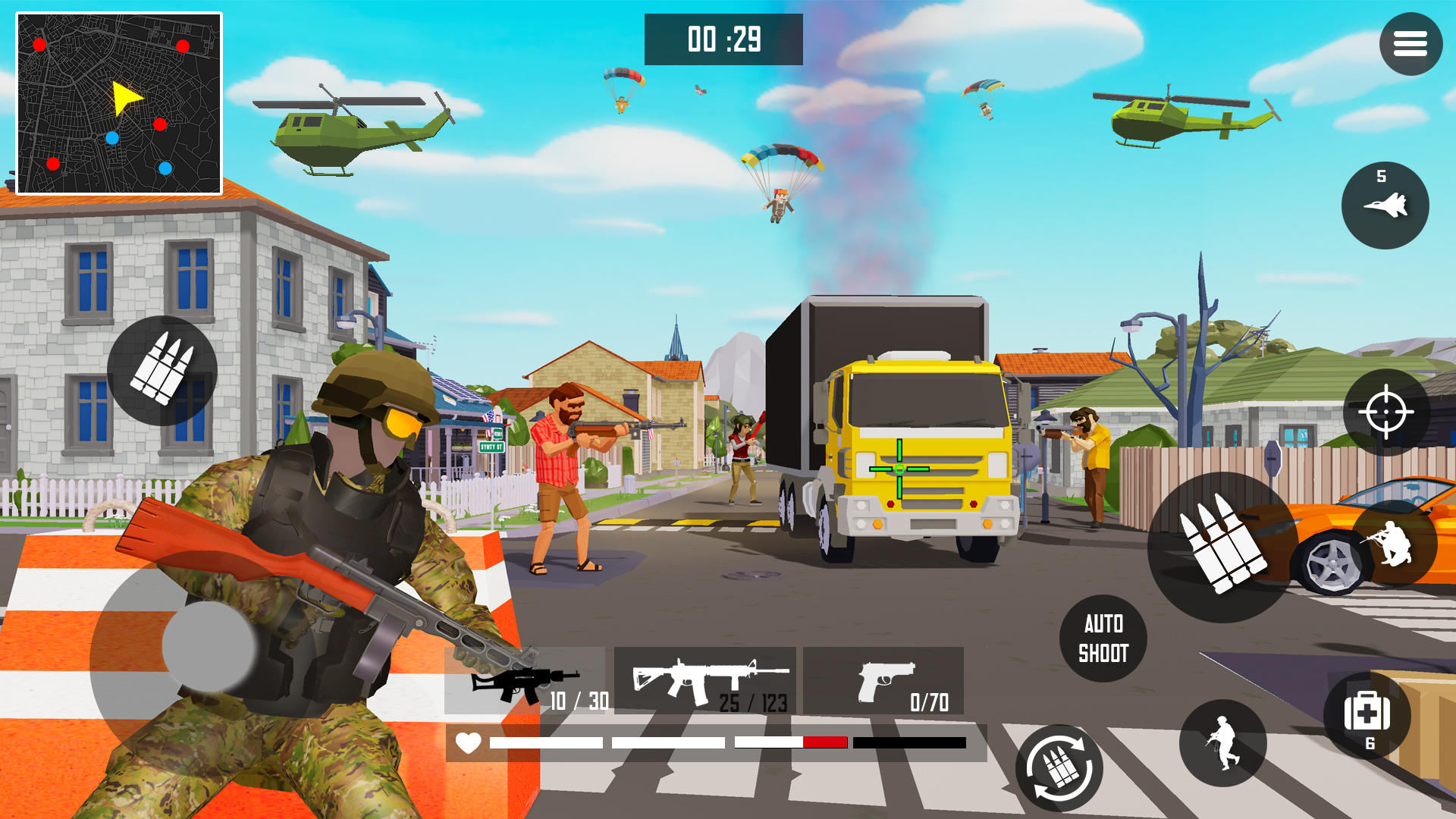Tap the yellow player arrow on minimap

click(x=124, y=96)
